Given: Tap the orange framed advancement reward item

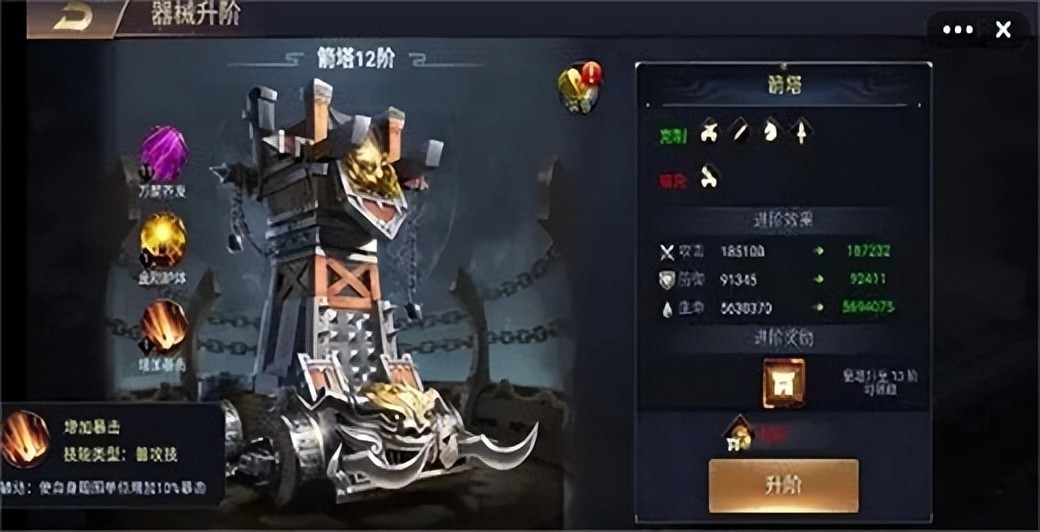Looking at the screenshot, I should [783, 383].
